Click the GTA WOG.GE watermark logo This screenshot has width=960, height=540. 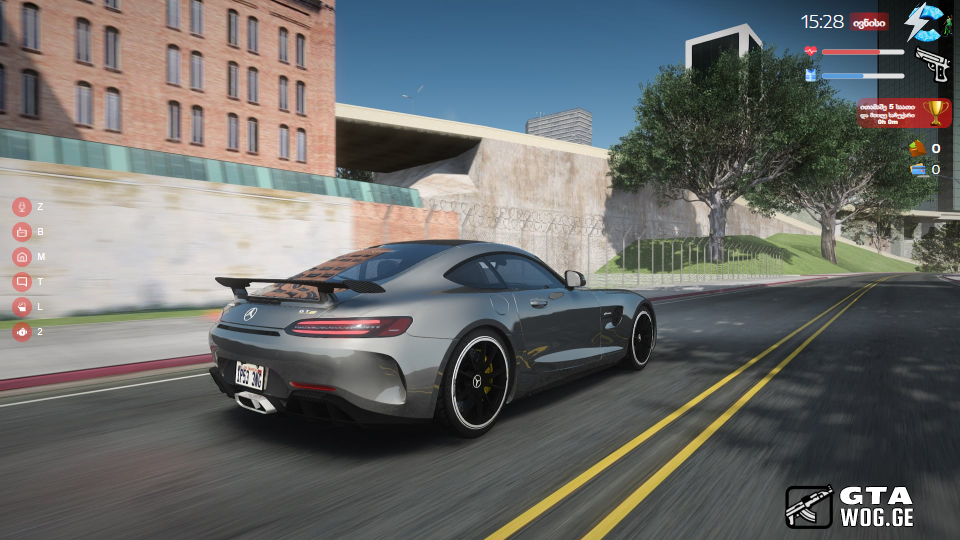[x=849, y=506]
